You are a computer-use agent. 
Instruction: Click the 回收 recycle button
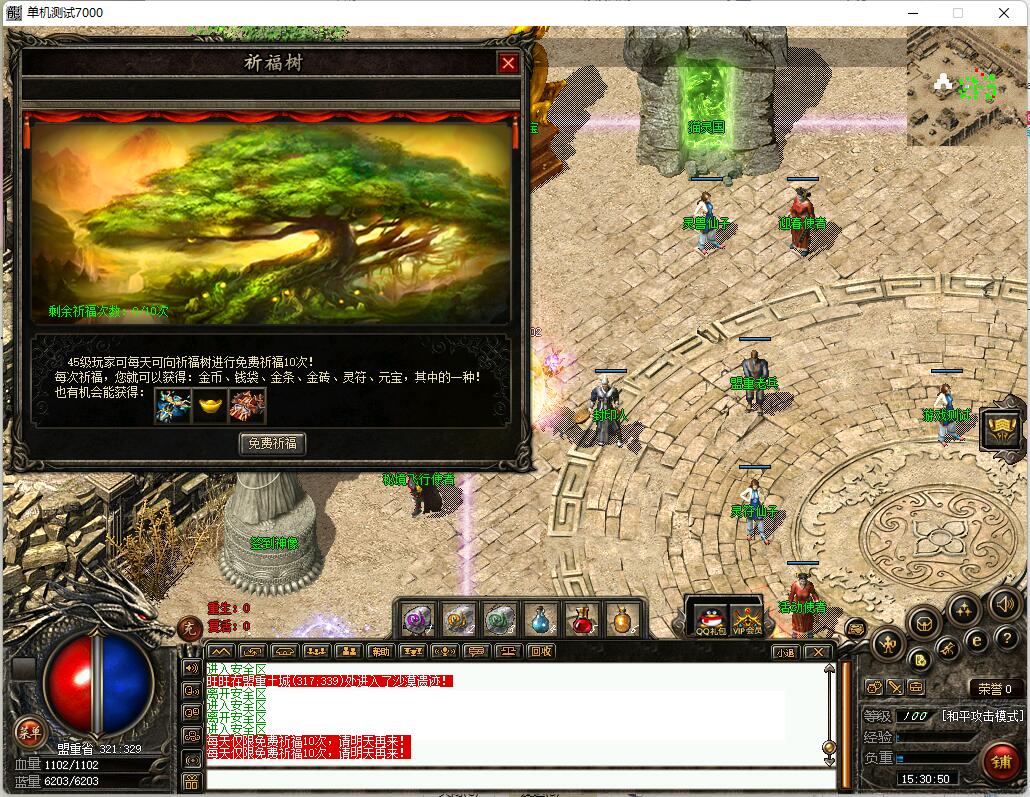(x=541, y=652)
